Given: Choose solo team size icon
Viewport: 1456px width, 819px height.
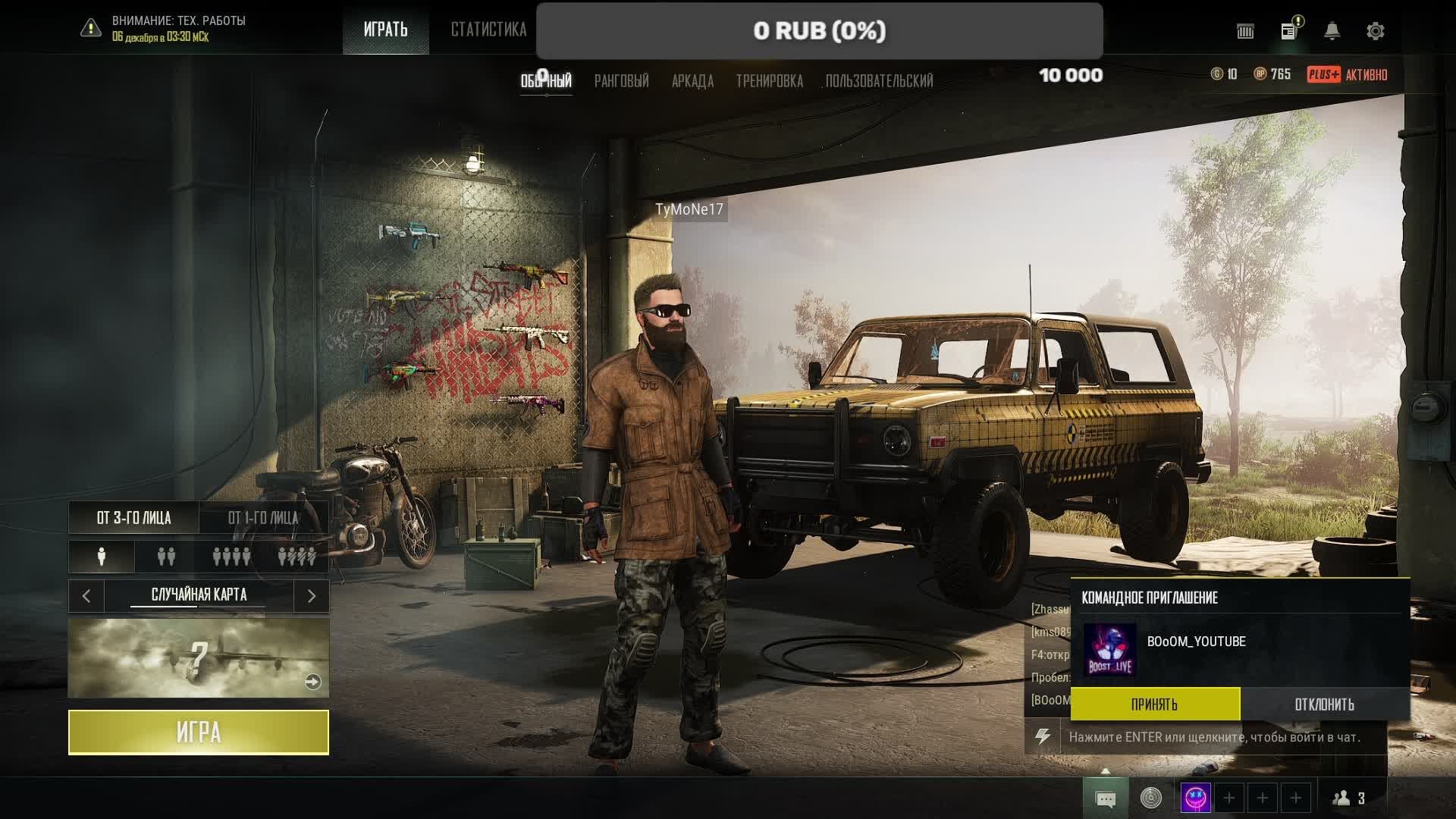Looking at the screenshot, I should click(102, 557).
